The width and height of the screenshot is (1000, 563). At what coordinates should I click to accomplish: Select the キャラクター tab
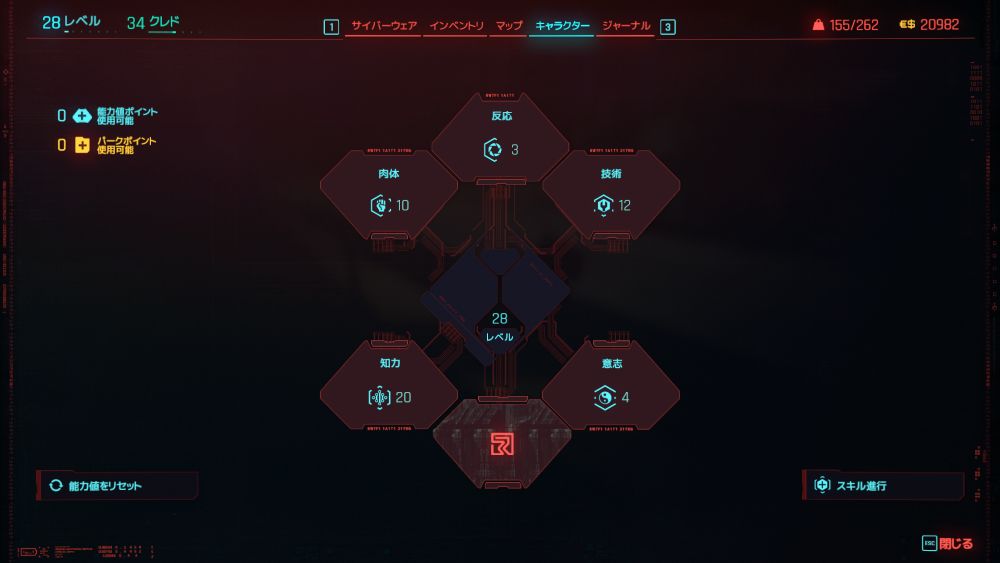click(x=562, y=26)
